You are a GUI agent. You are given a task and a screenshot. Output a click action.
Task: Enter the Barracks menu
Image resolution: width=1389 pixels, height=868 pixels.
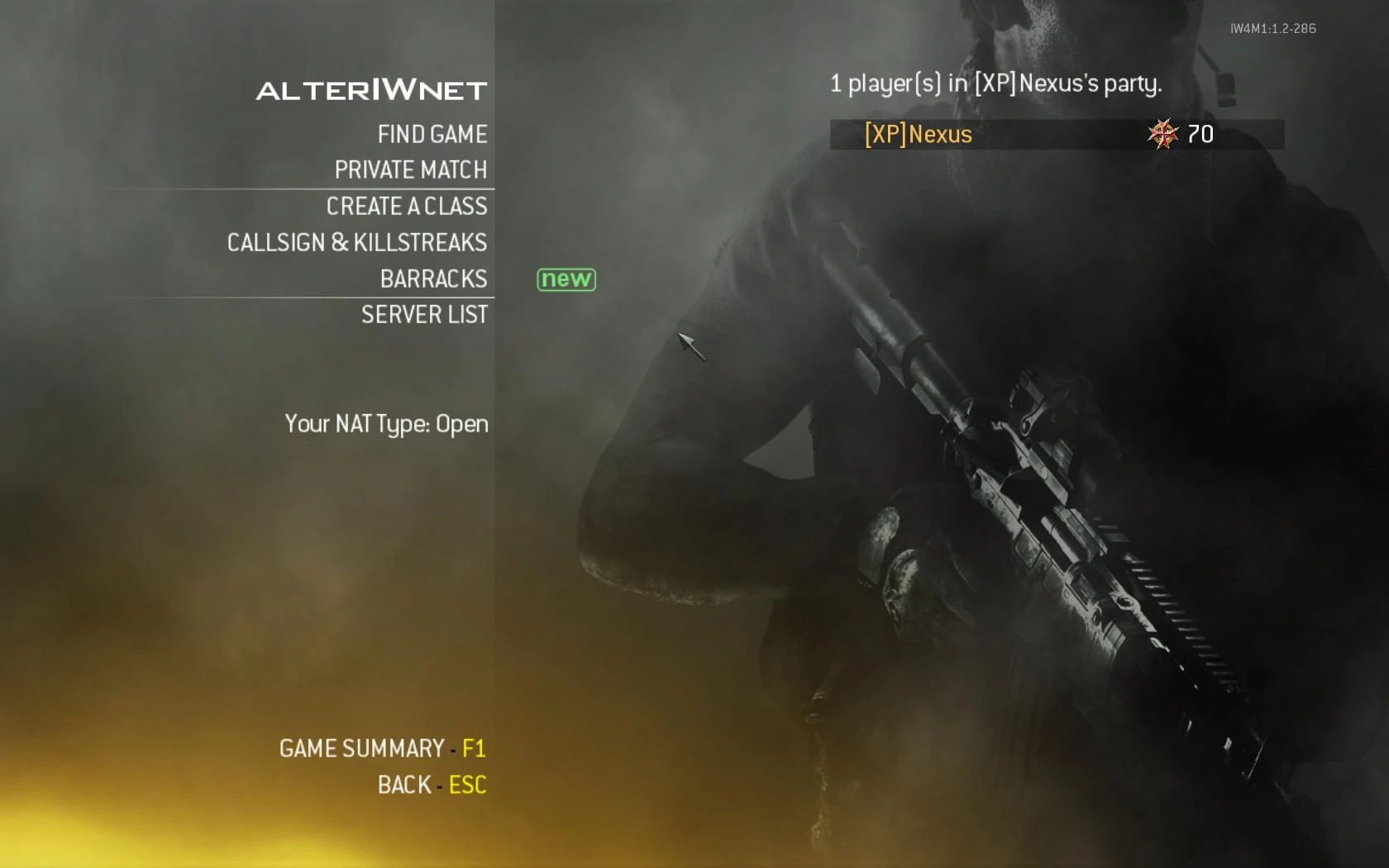click(434, 279)
